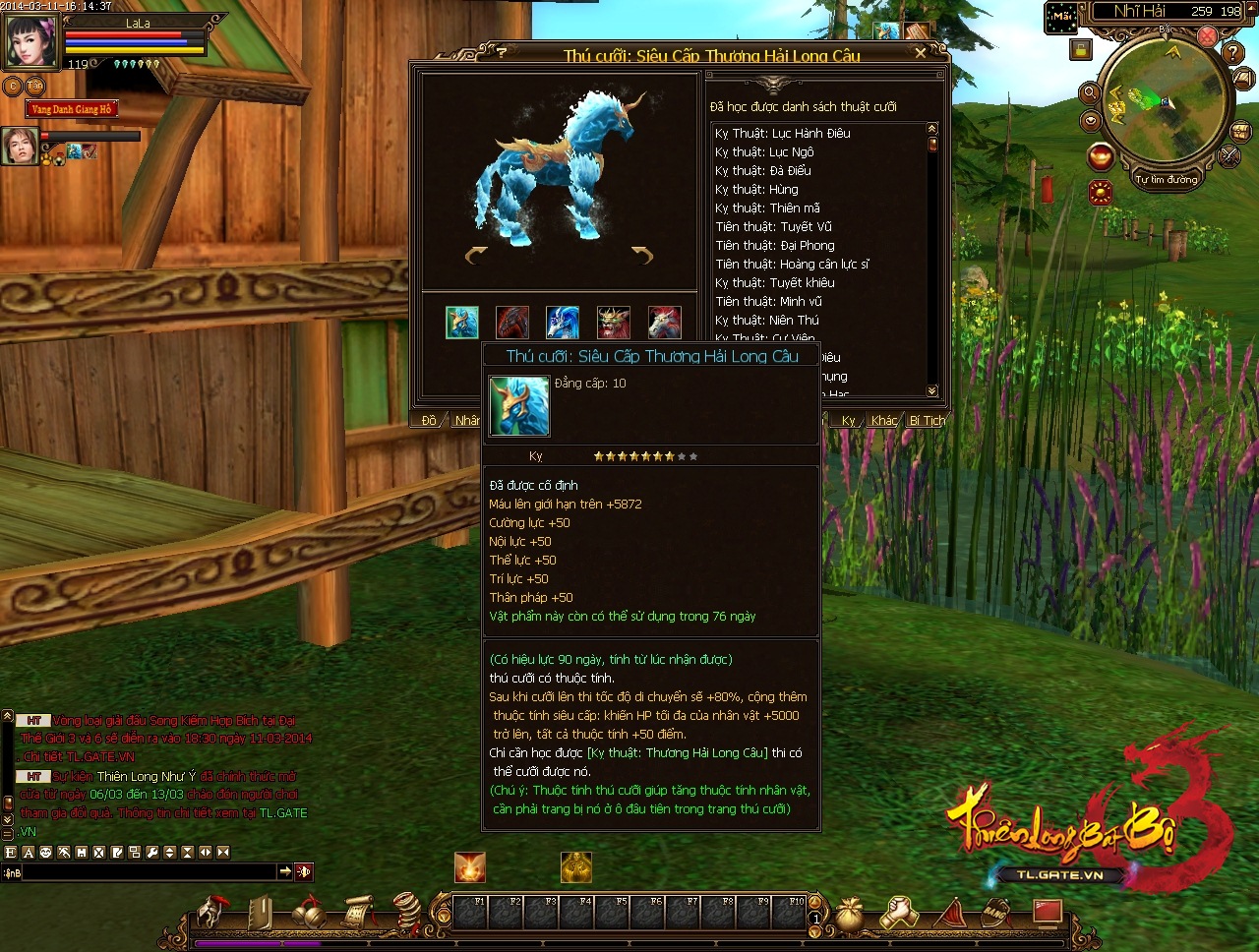The height and width of the screenshot is (952, 1259).
Task: Click the Tự tìm đường auto-pathfinding button
Action: pos(1167,179)
